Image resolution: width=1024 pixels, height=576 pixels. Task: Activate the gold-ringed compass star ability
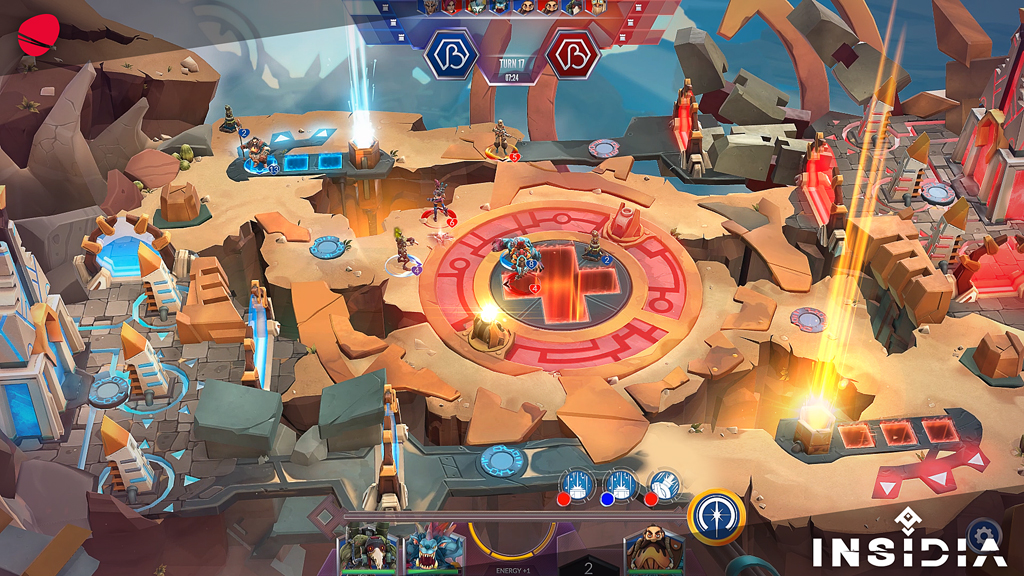coord(716,515)
